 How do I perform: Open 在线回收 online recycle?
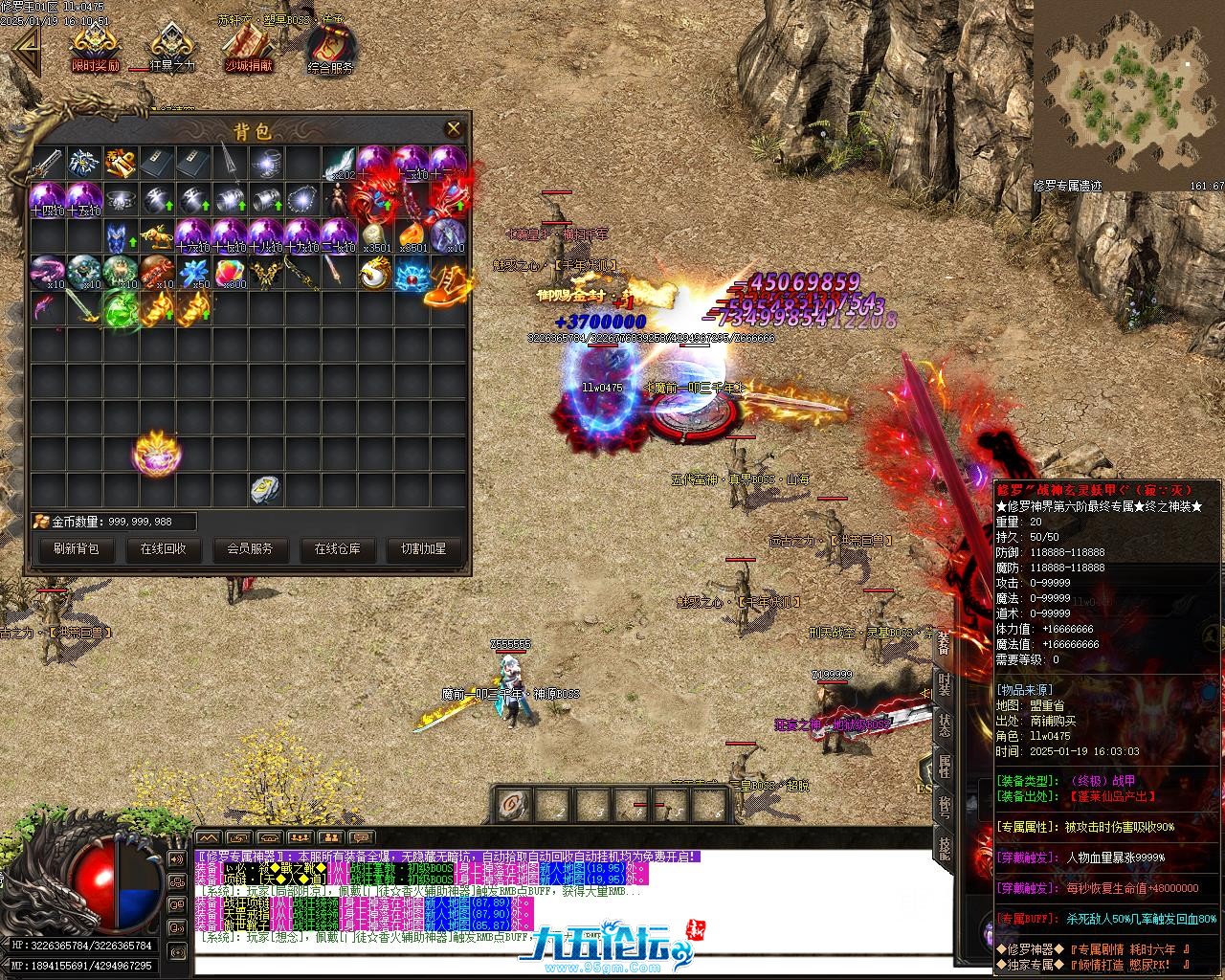164,549
